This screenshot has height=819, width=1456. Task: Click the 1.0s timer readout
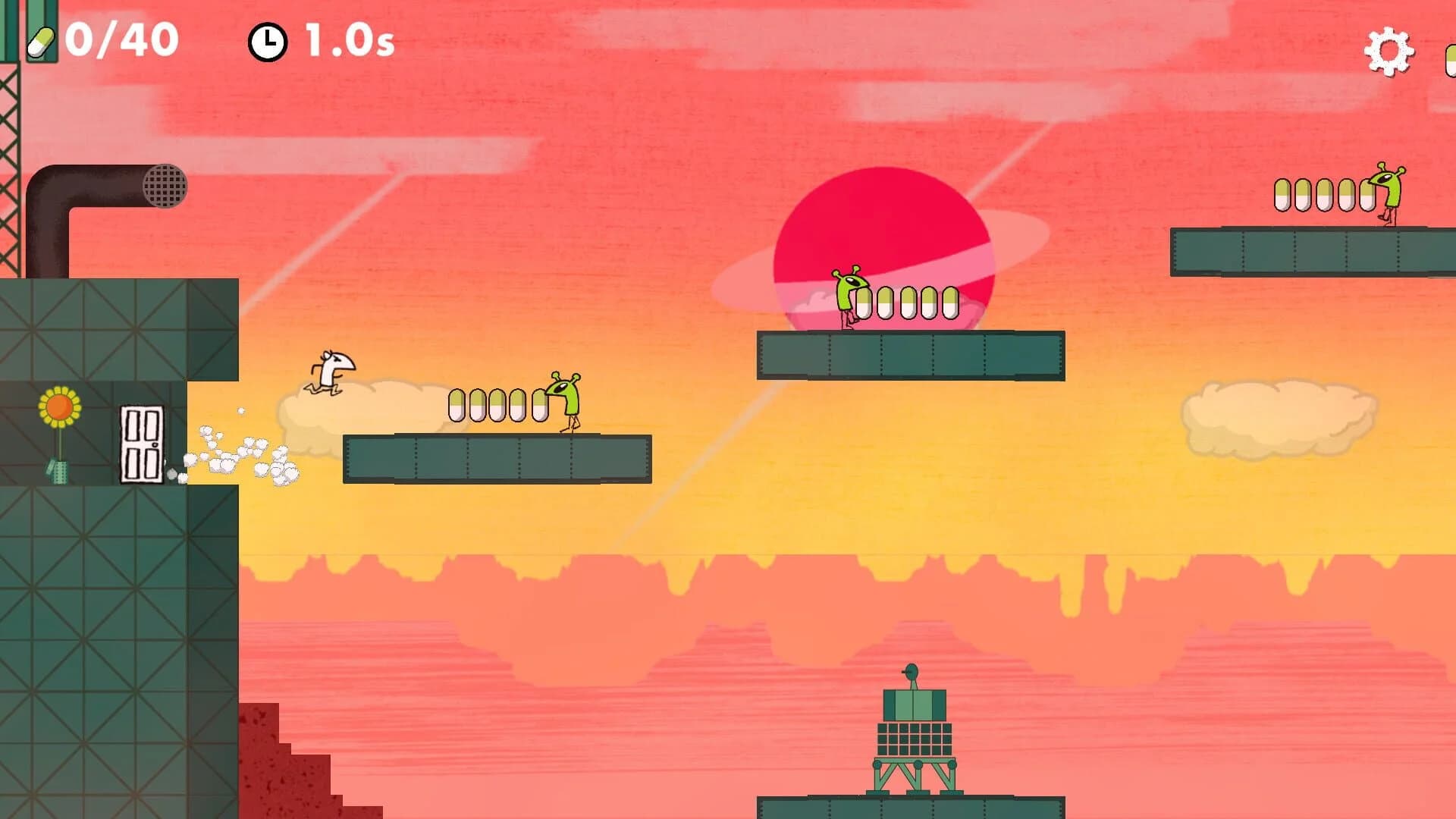pos(345,42)
